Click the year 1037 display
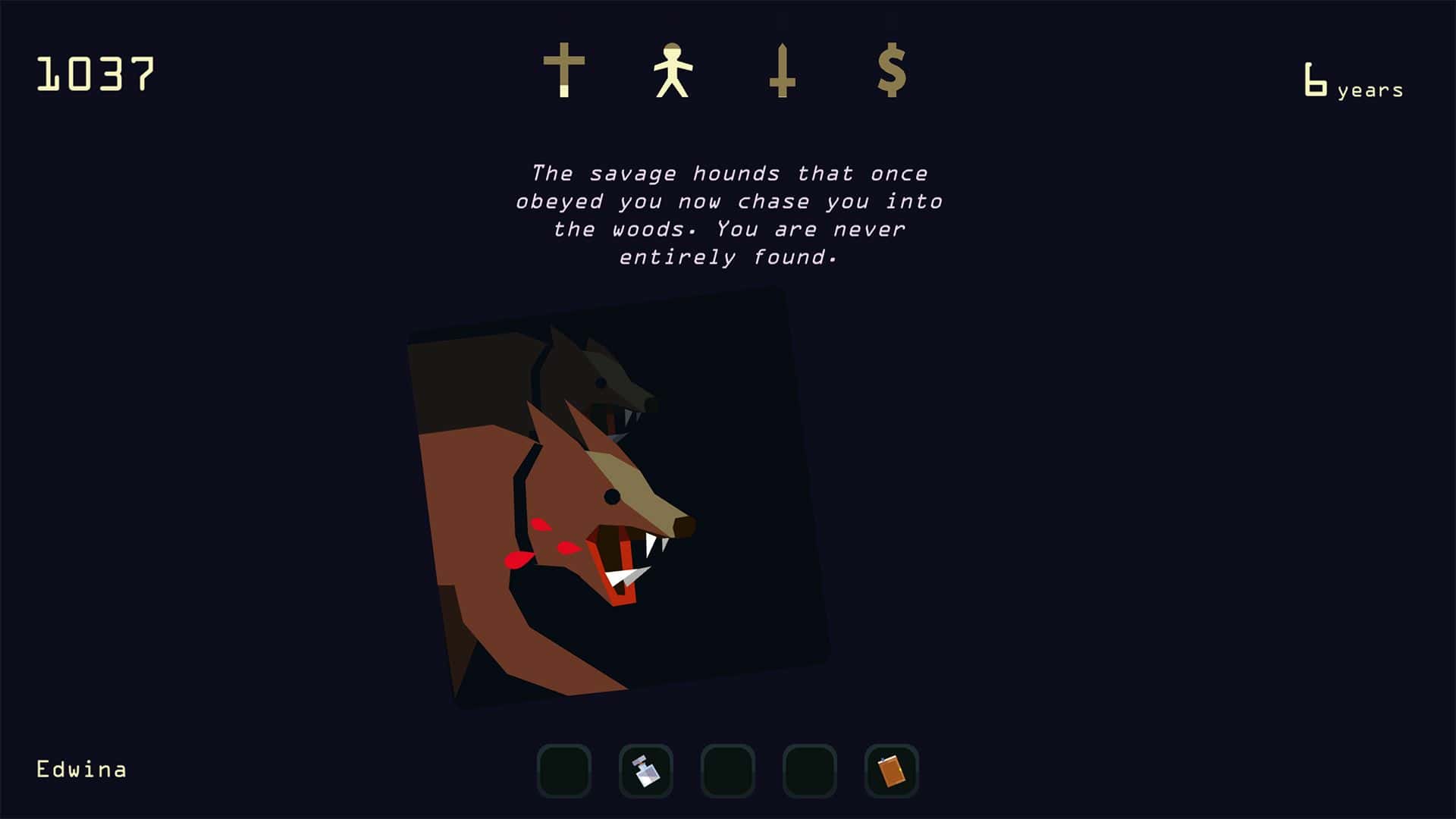 click(96, 74)
